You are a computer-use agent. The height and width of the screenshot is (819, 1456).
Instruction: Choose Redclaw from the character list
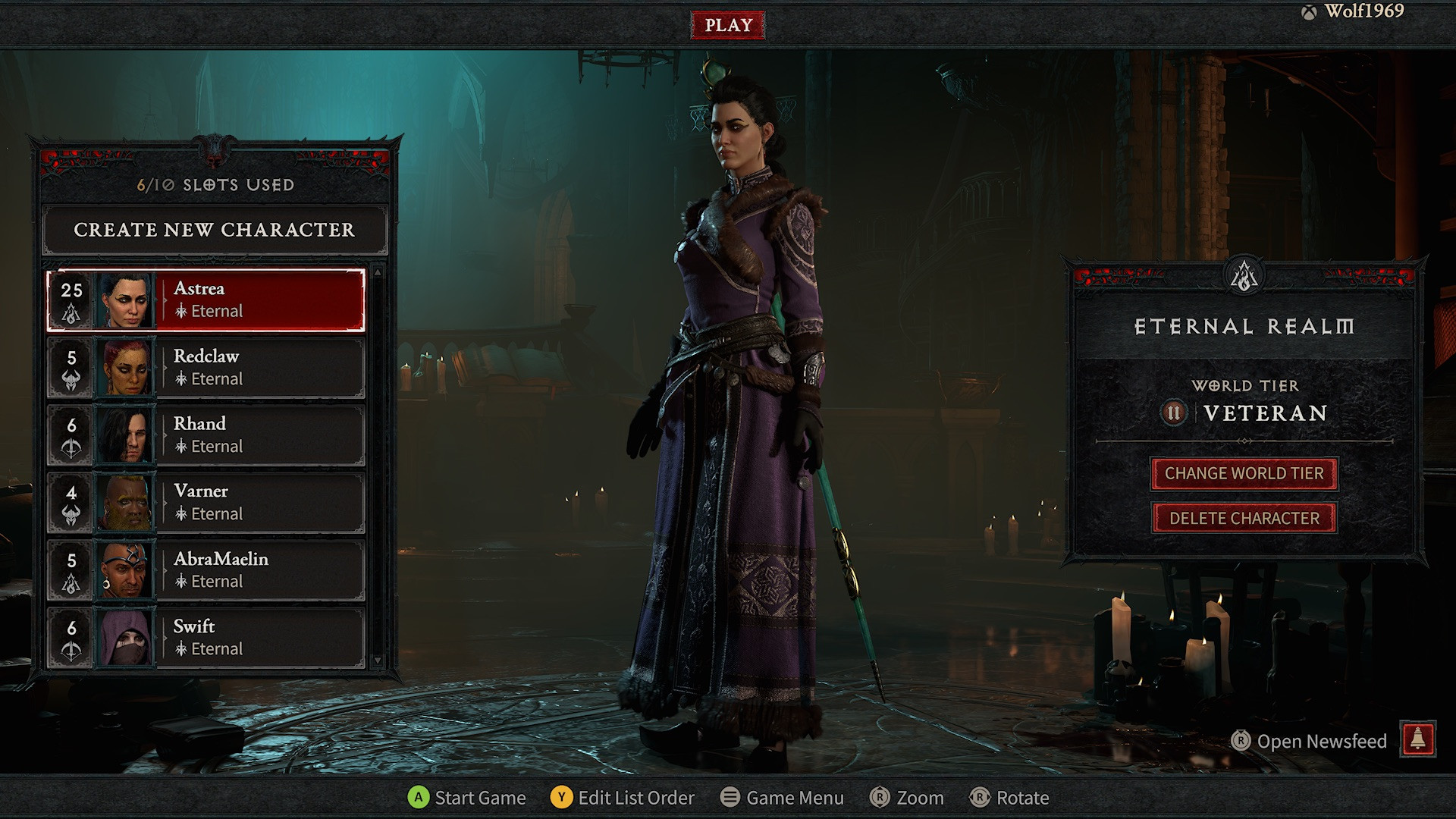pyautogui.click(x=206, y=368)
